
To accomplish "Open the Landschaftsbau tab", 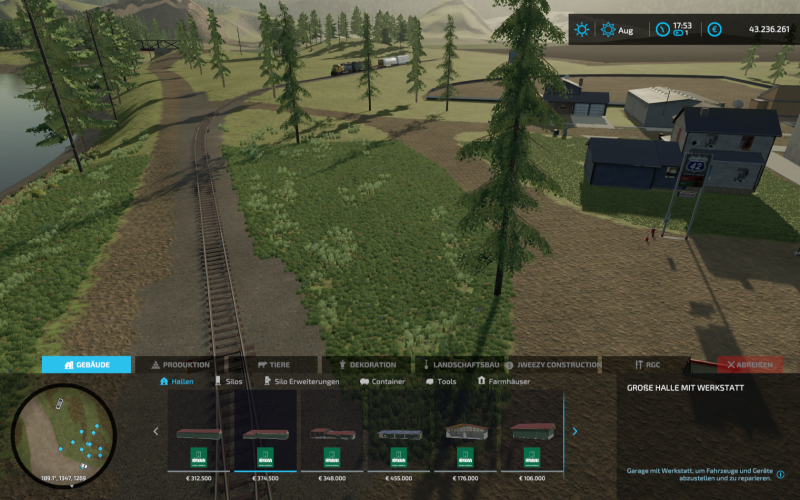I will tap(461, 365).
